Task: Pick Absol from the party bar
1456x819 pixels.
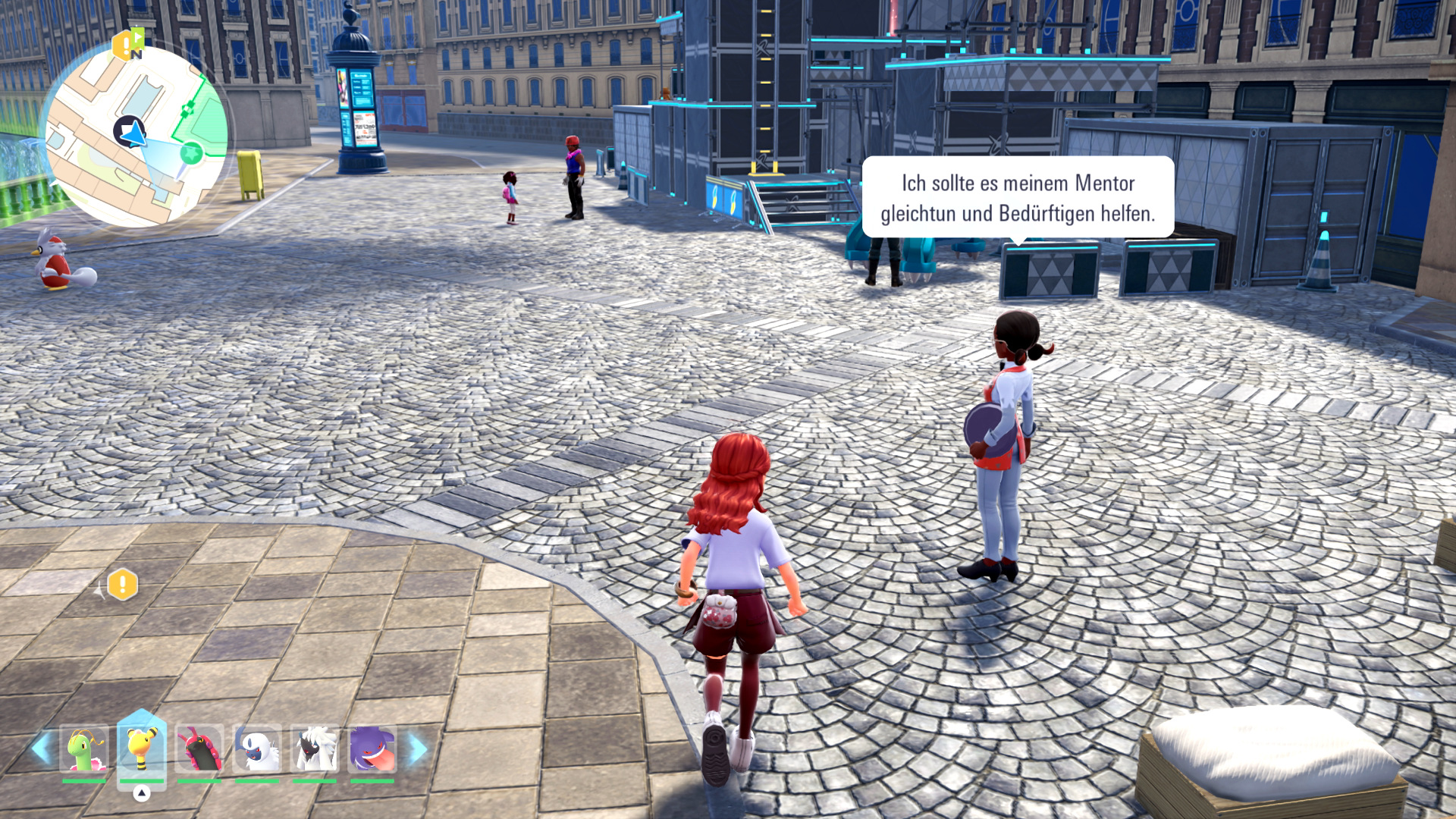Action: pyautogui.click(x=257, y=749)
